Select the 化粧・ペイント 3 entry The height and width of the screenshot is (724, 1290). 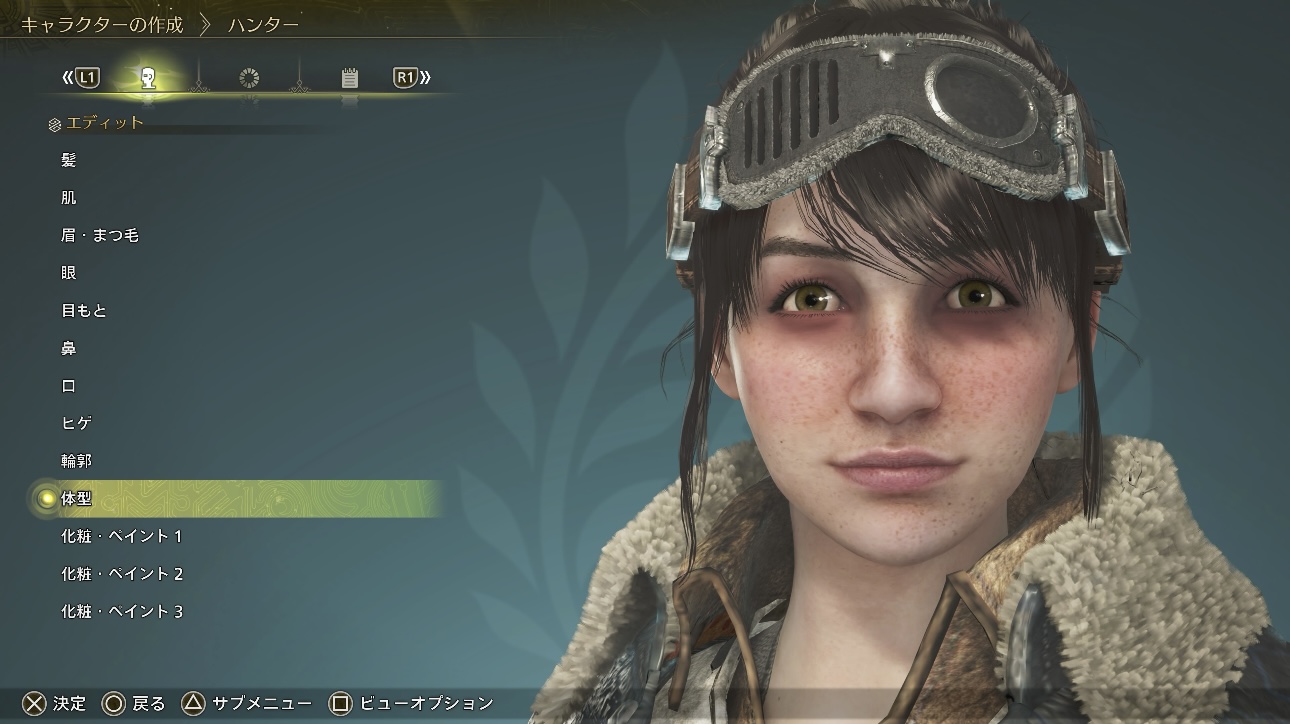[121, 612]
